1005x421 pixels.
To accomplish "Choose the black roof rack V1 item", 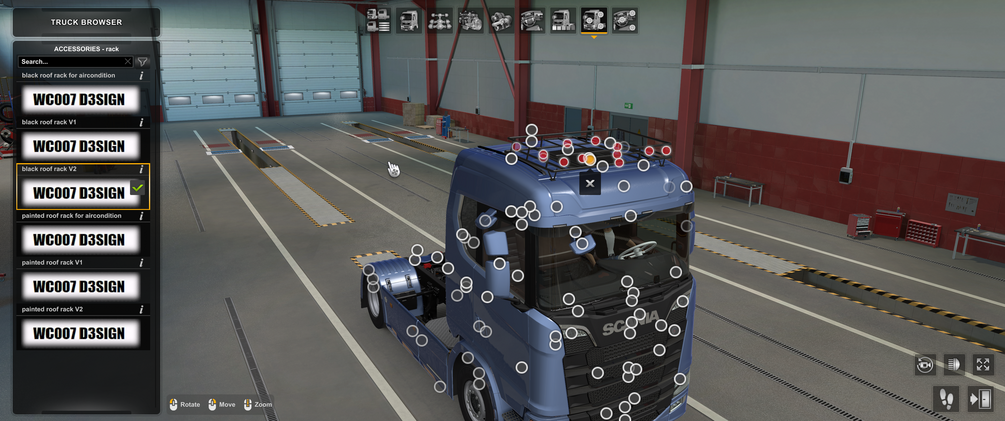I will 80,146.
